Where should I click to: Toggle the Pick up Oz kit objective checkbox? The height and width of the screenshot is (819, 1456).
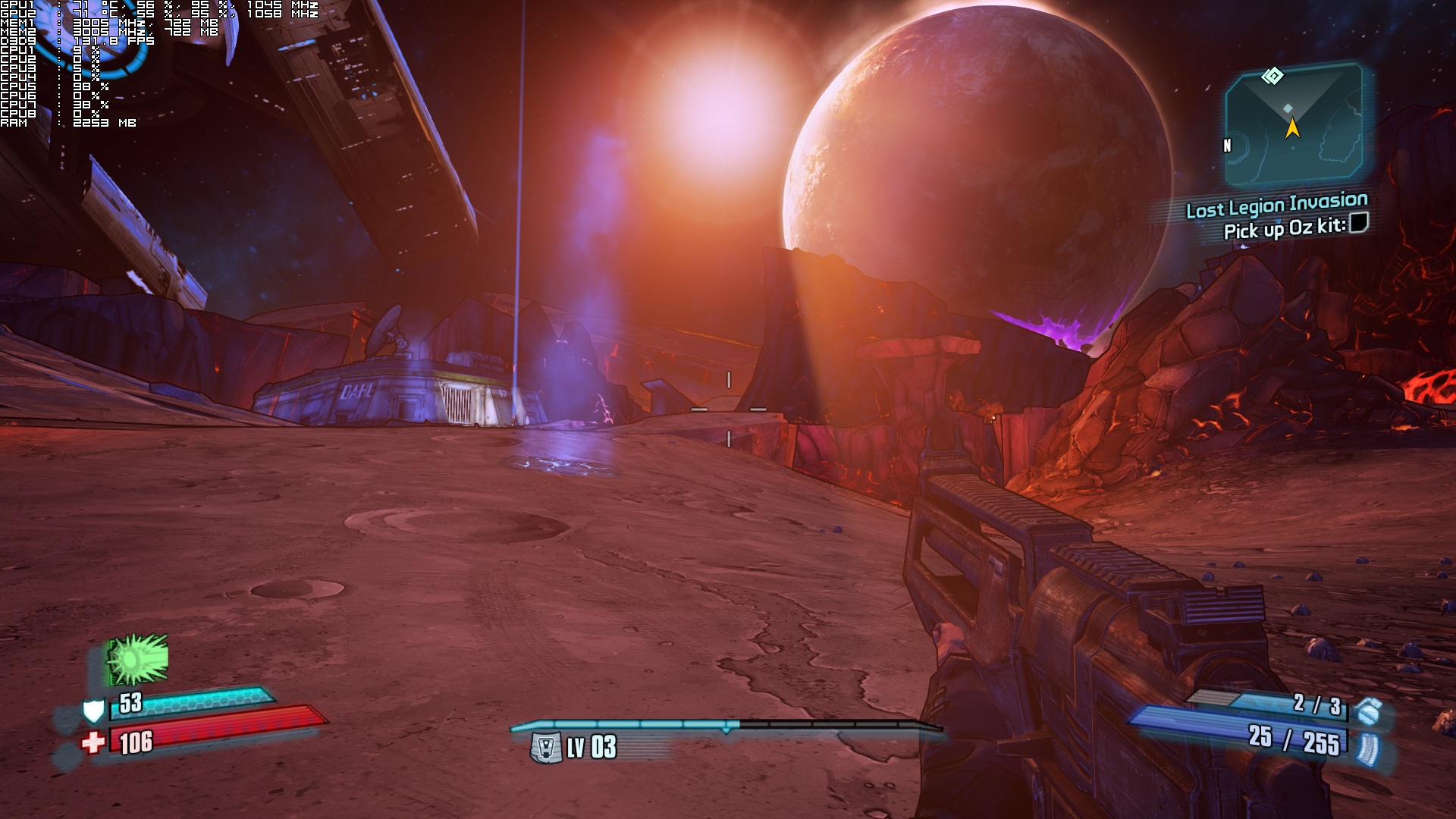1359,223
